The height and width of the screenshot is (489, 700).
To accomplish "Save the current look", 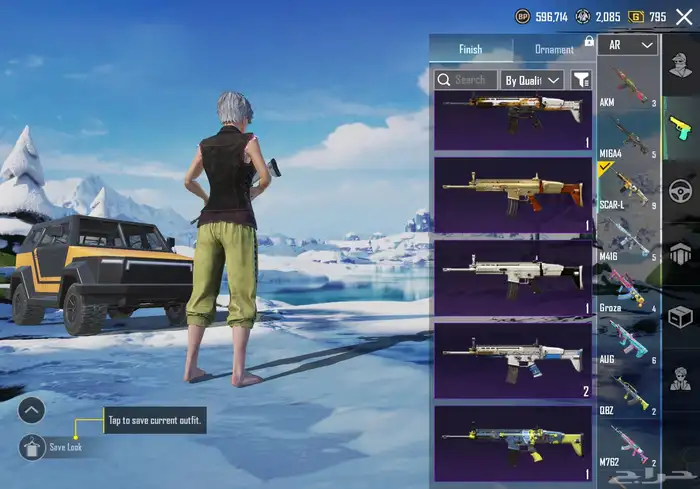I will [32, 447].
